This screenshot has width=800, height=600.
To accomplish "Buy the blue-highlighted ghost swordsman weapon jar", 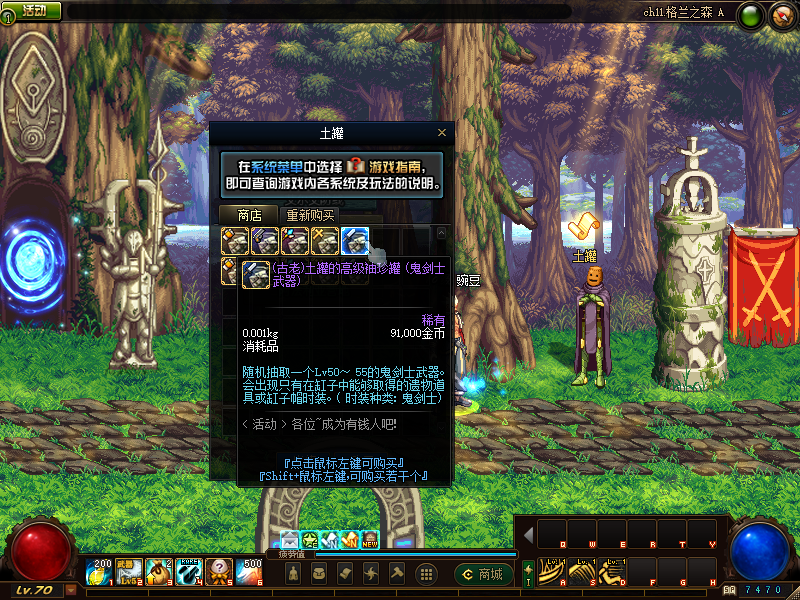I will pos(355,240).
